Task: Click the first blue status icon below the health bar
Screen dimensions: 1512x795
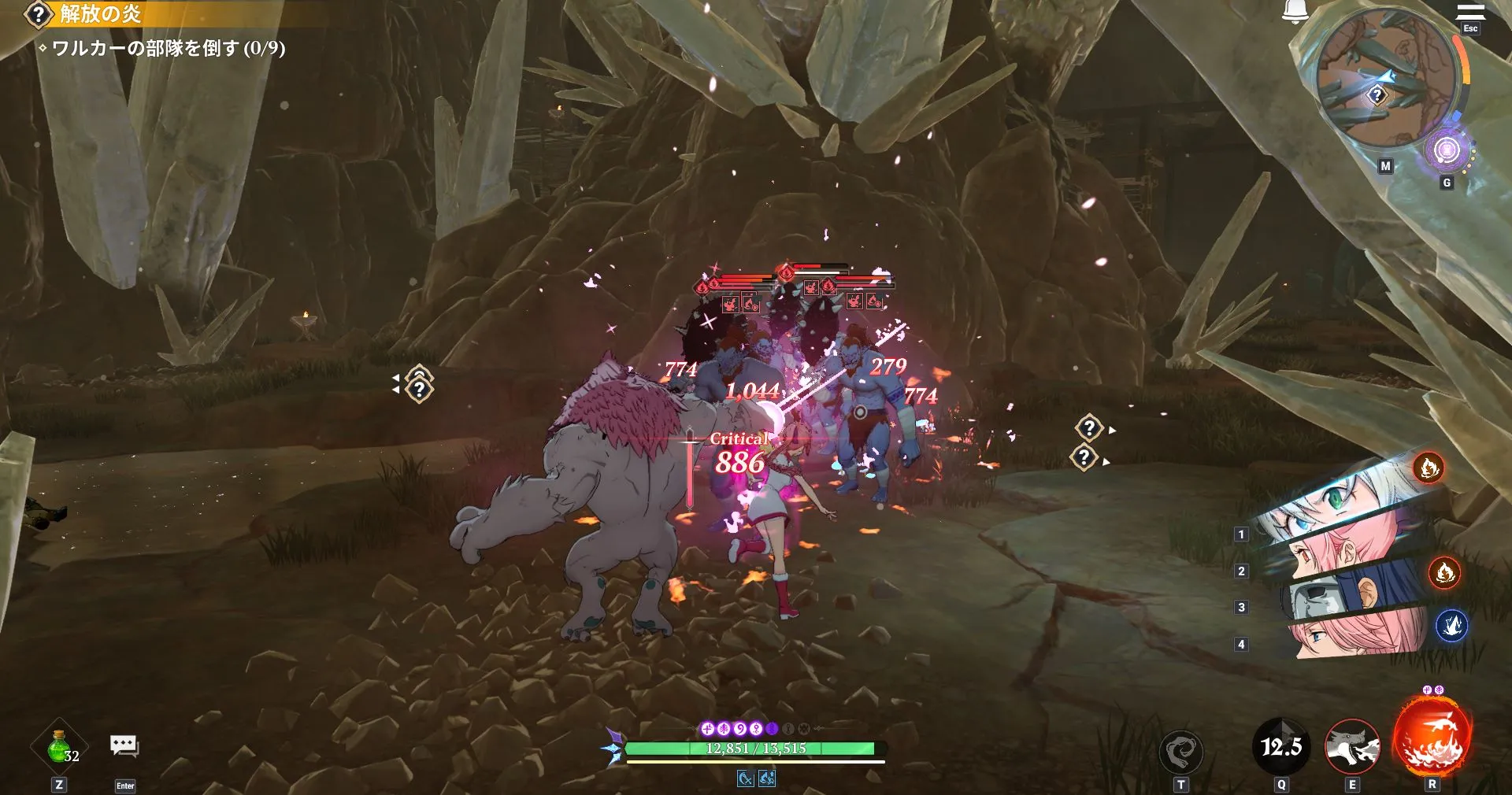Action: point(746,779)
